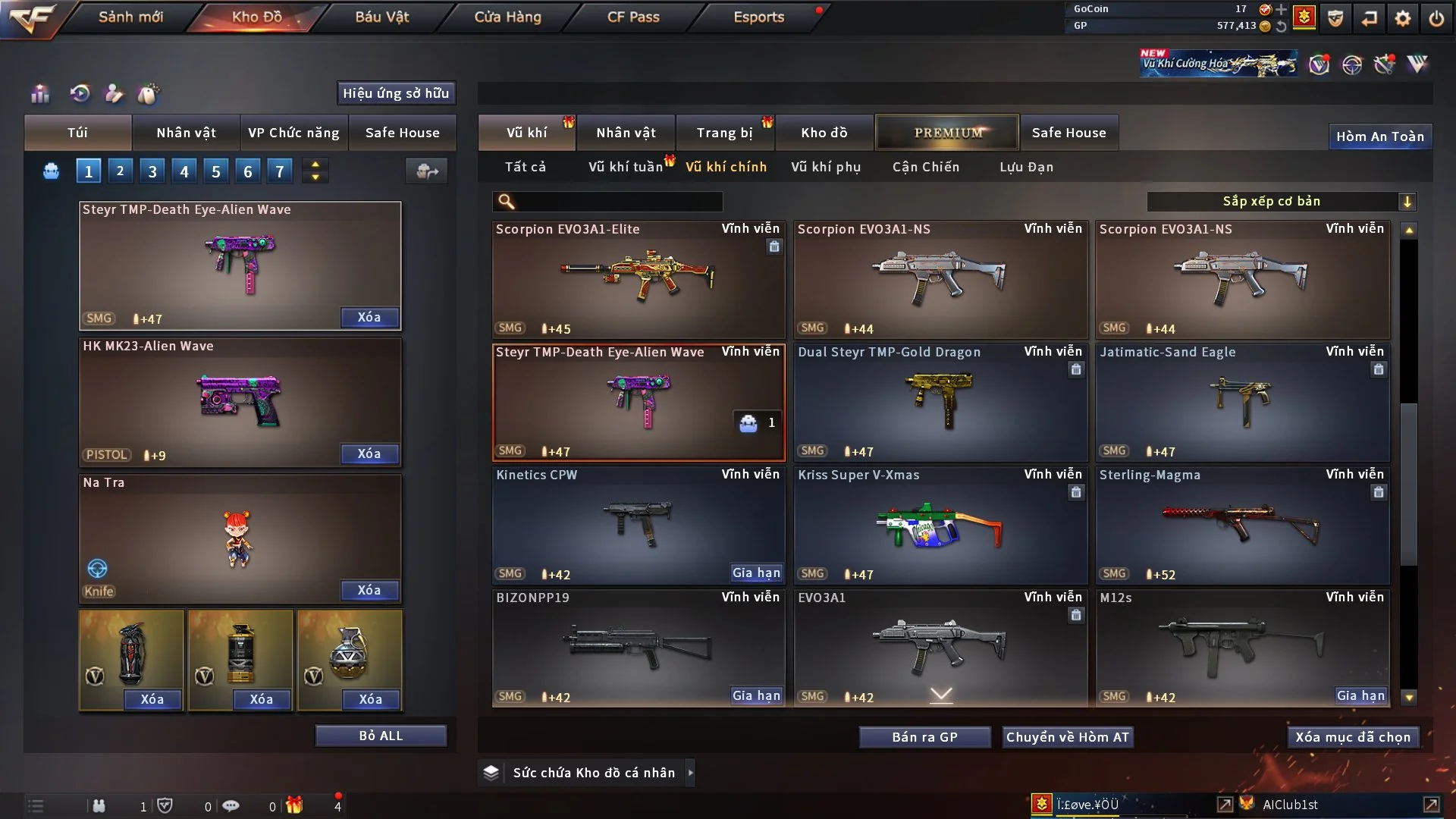Filter by Vũ khí phụ
This screenshot has width=1456, height=819.
pos(825,167)
